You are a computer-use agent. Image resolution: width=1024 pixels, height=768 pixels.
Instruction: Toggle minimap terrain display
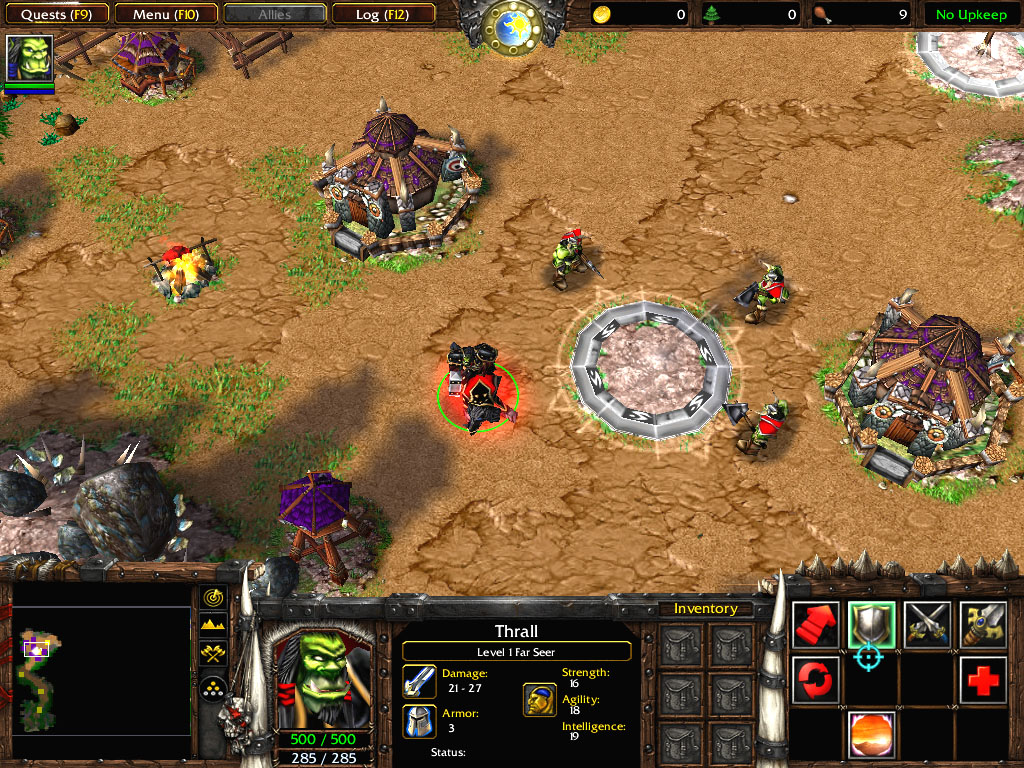tap(213, 626)
